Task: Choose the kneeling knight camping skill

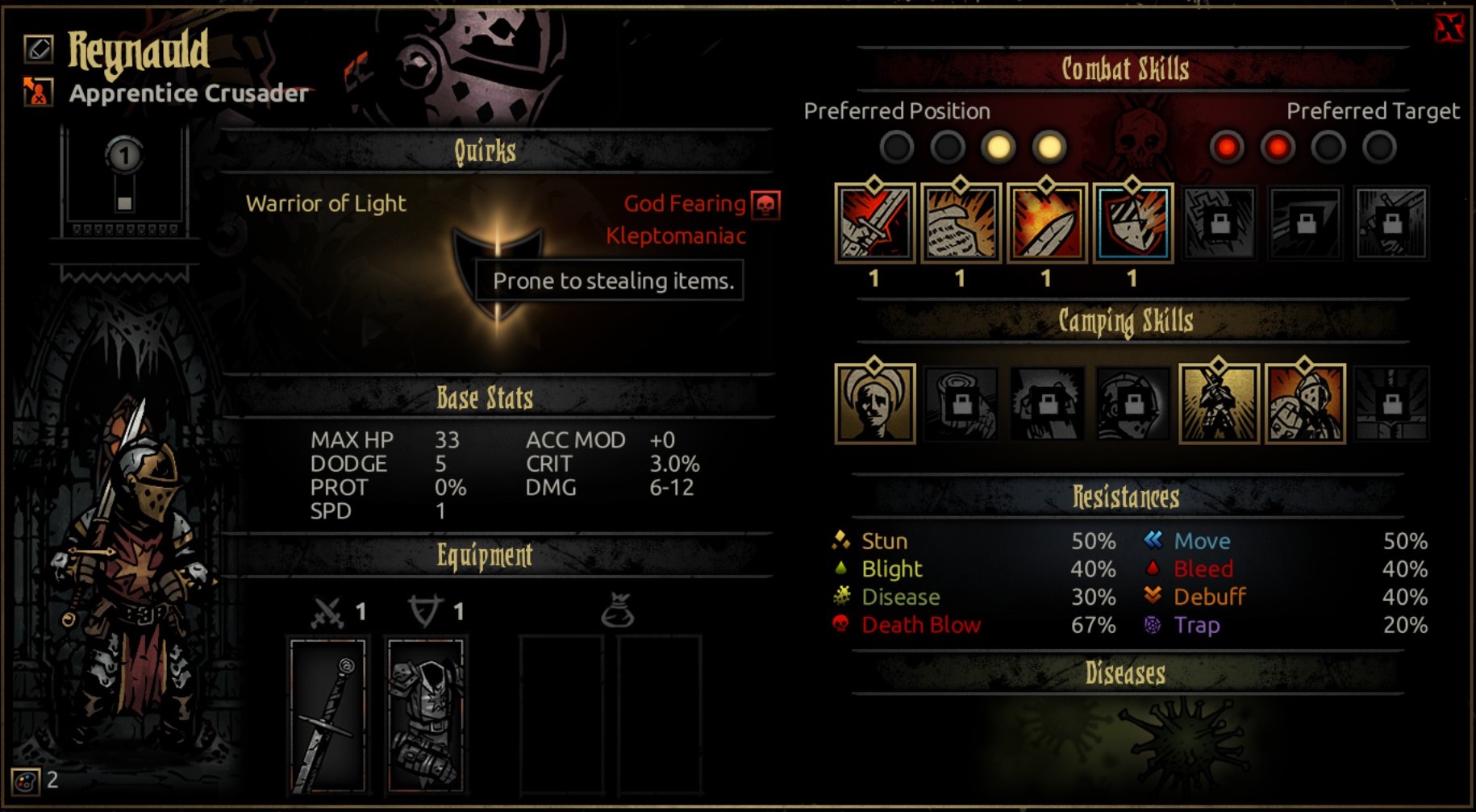Action: [x=1219, y=403]
